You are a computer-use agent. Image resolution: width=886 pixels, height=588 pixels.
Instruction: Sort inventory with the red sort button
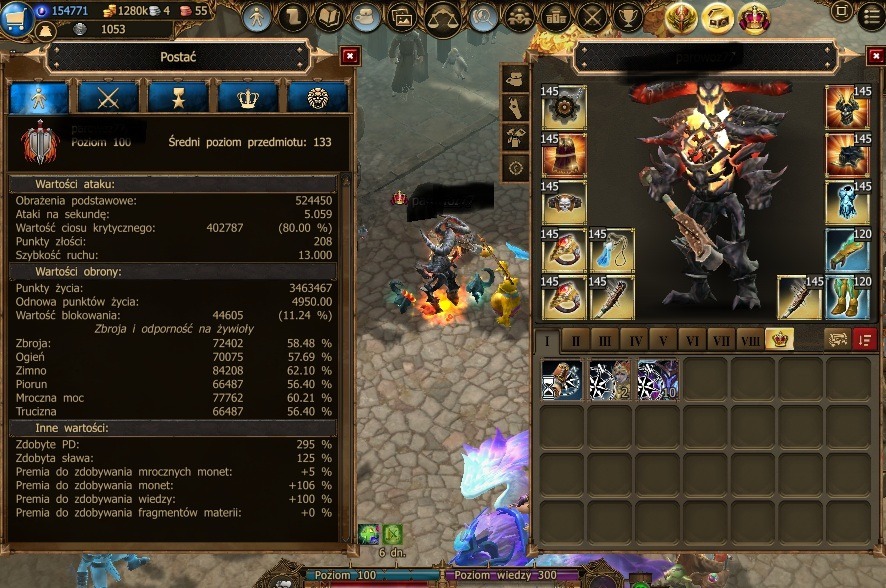(x=865, y=340)
